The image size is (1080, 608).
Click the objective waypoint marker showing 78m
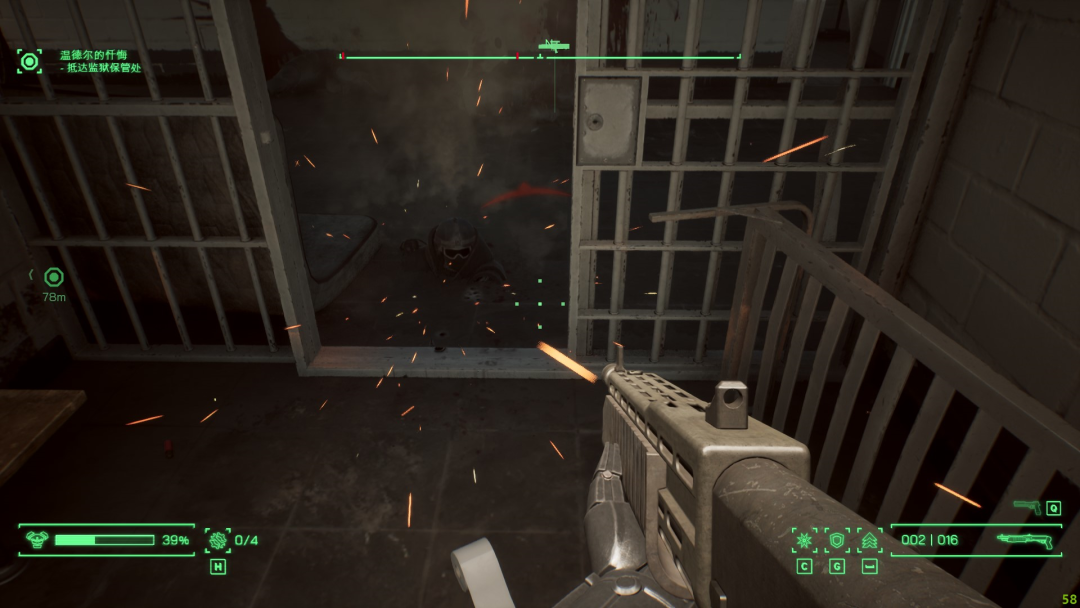point(54,277)
